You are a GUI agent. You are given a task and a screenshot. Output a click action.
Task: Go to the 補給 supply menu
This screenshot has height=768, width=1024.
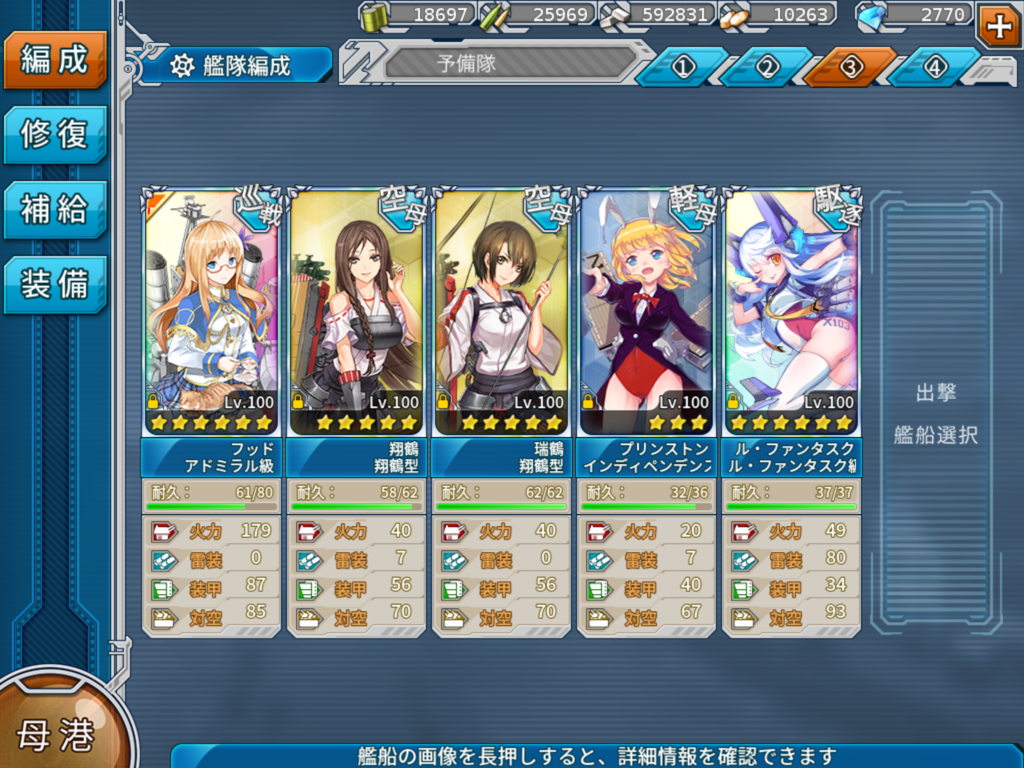54,209
